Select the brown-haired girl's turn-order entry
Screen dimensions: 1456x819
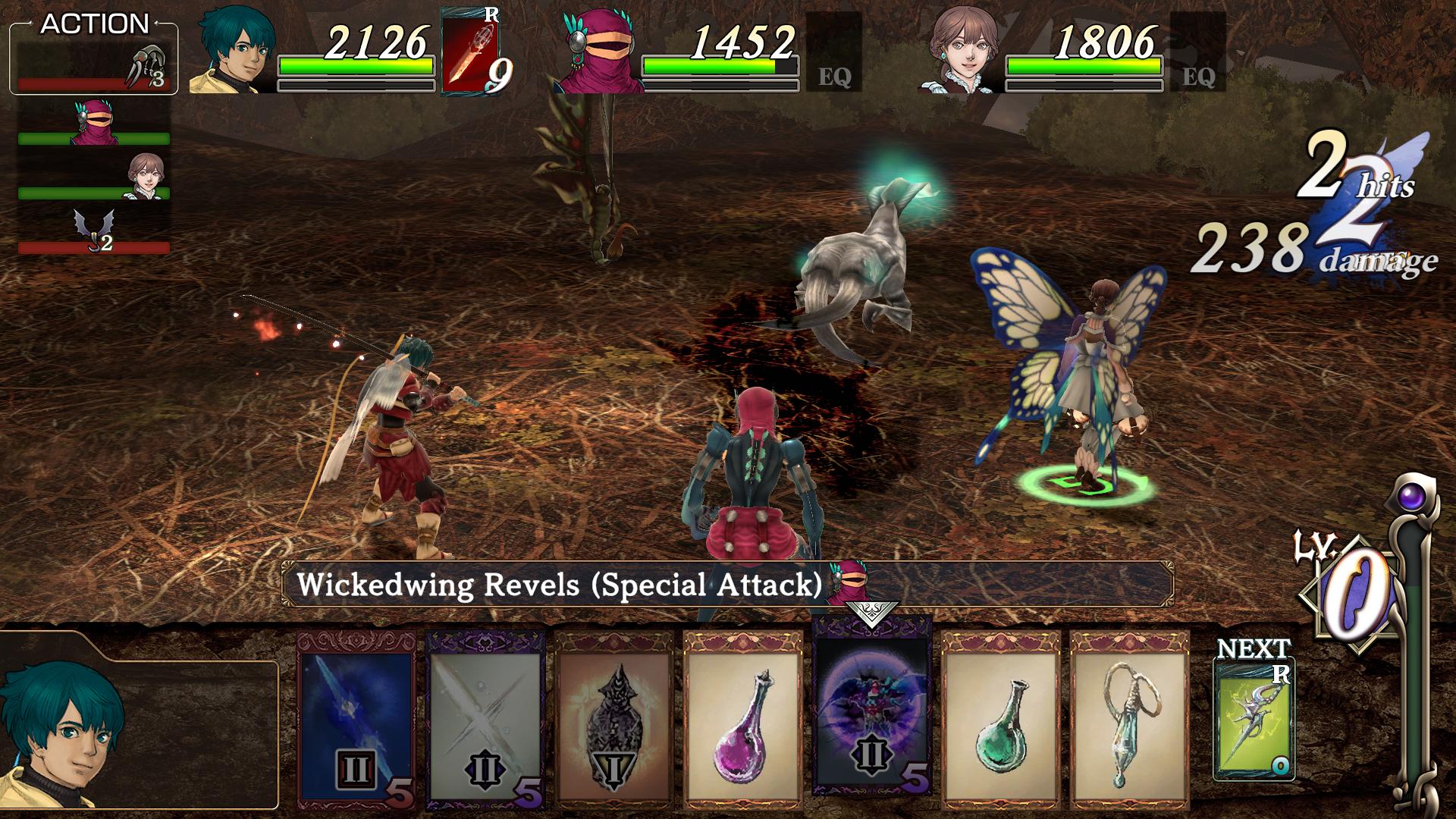point(94,176)
